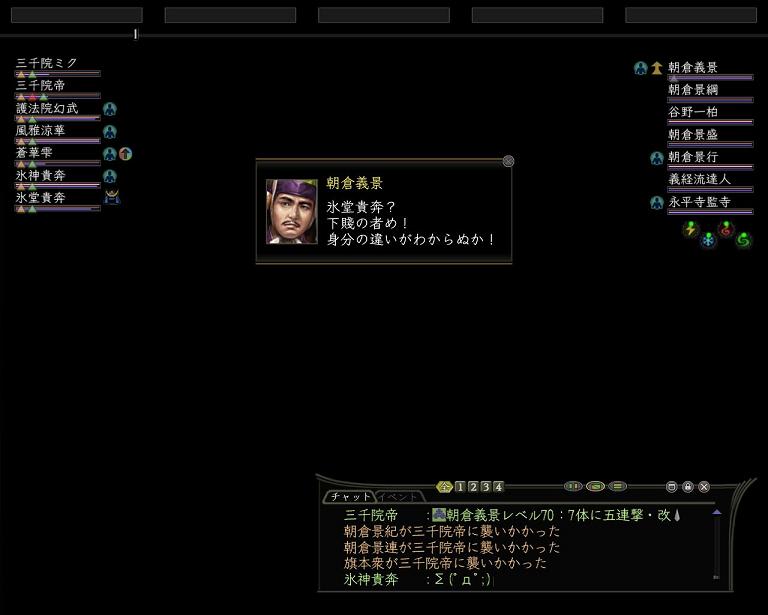Toggle the chat window lock icon
The width and height of the screenshot is (768, 615).
688,487
